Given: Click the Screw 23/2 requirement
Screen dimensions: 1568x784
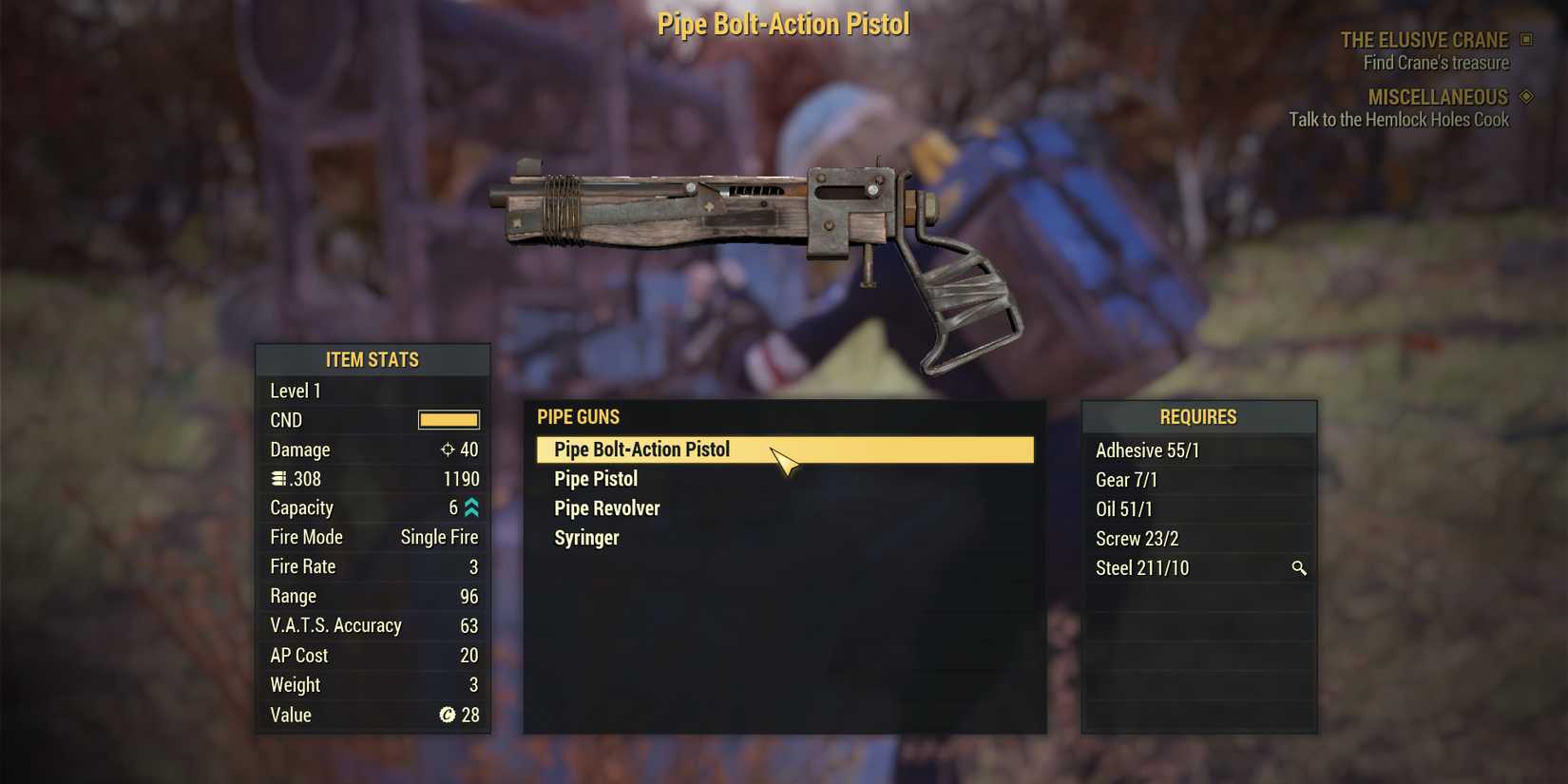Looking at the screenshot, I should 1137,538.
